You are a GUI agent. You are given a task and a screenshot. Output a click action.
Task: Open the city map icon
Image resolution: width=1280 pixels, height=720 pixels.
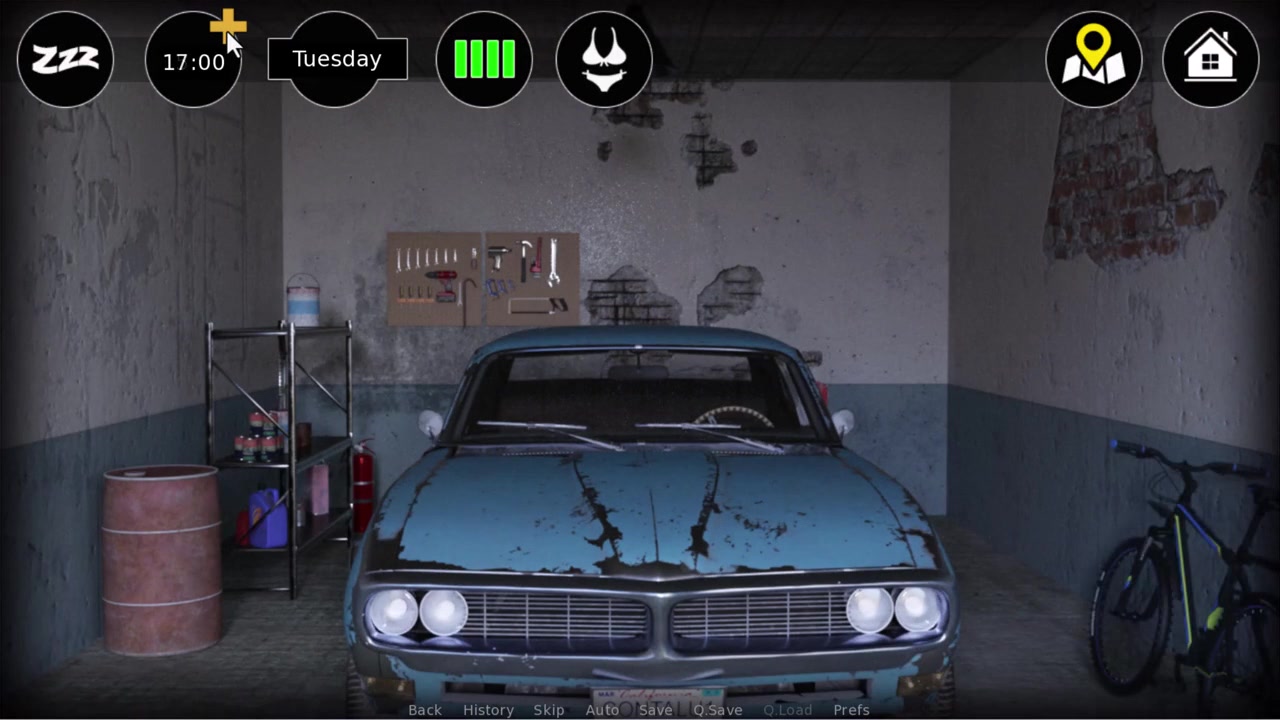click(1093, 60)
